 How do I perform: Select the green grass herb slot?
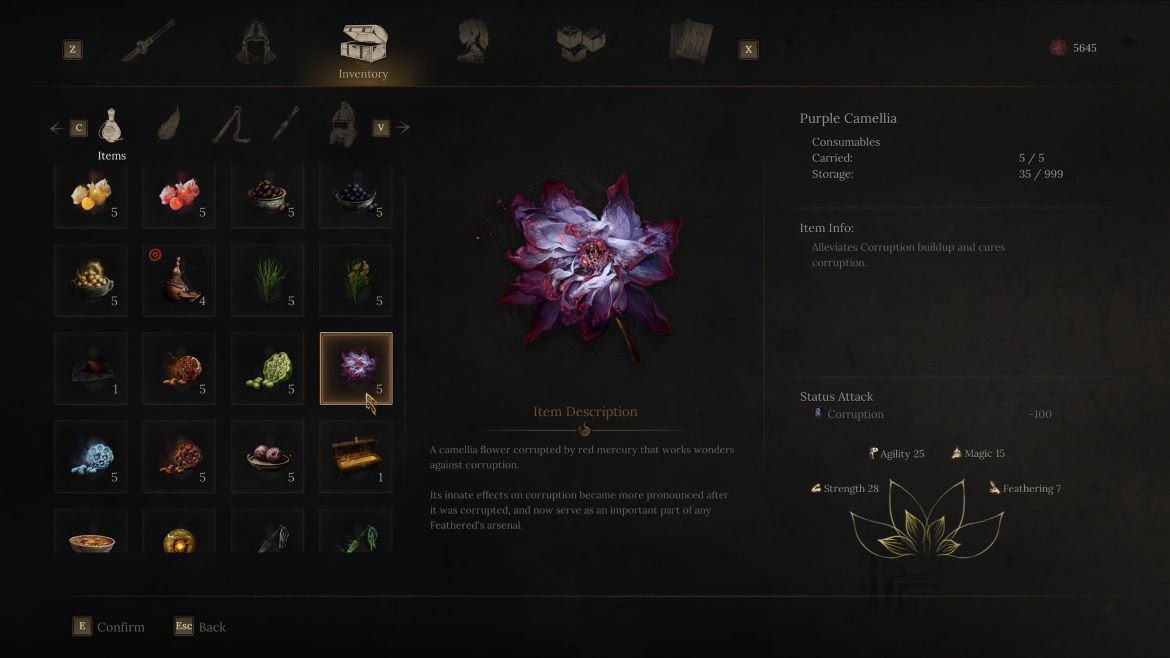(x=268, y=280)
